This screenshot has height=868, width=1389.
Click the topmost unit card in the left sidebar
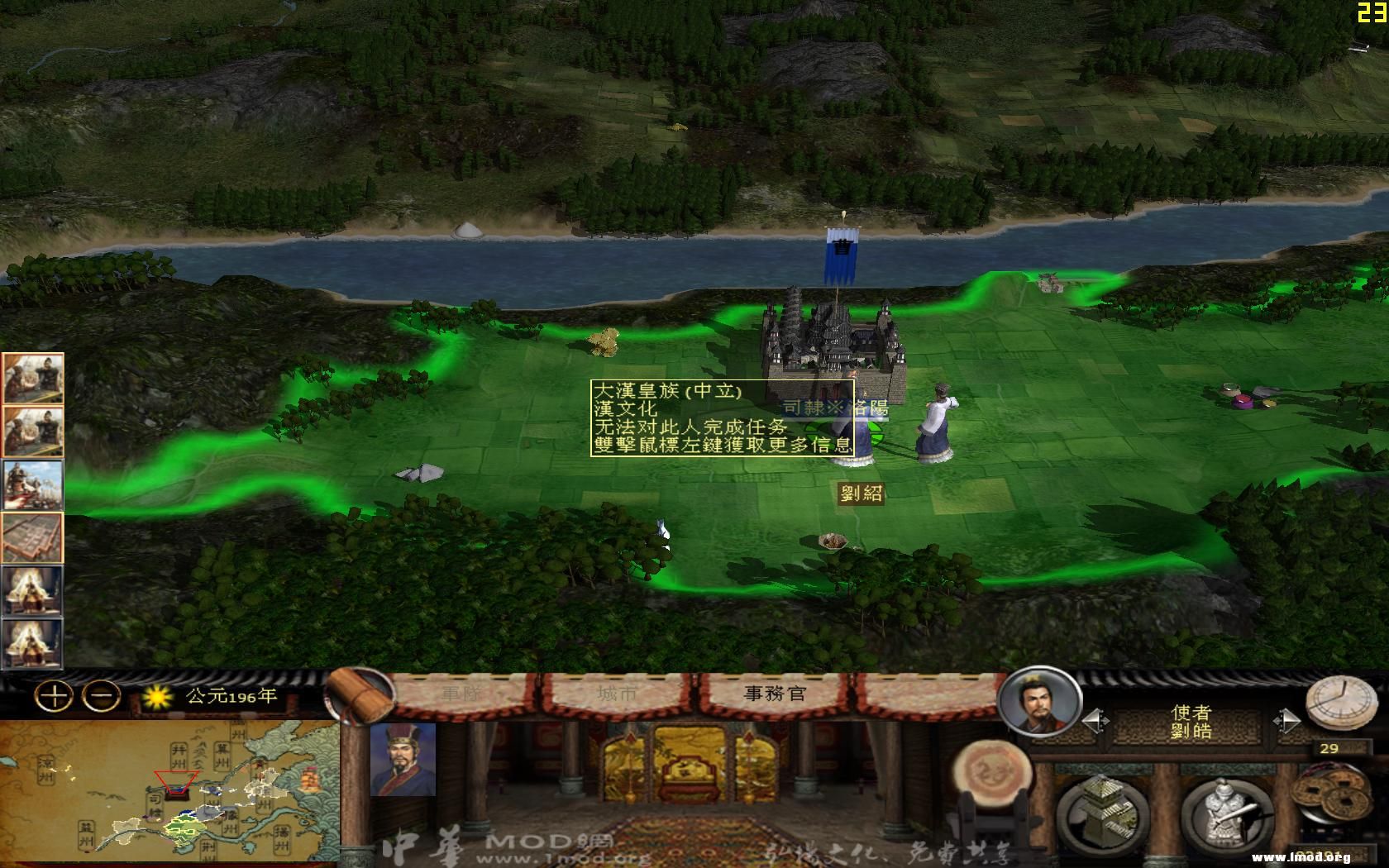[32, 376]
